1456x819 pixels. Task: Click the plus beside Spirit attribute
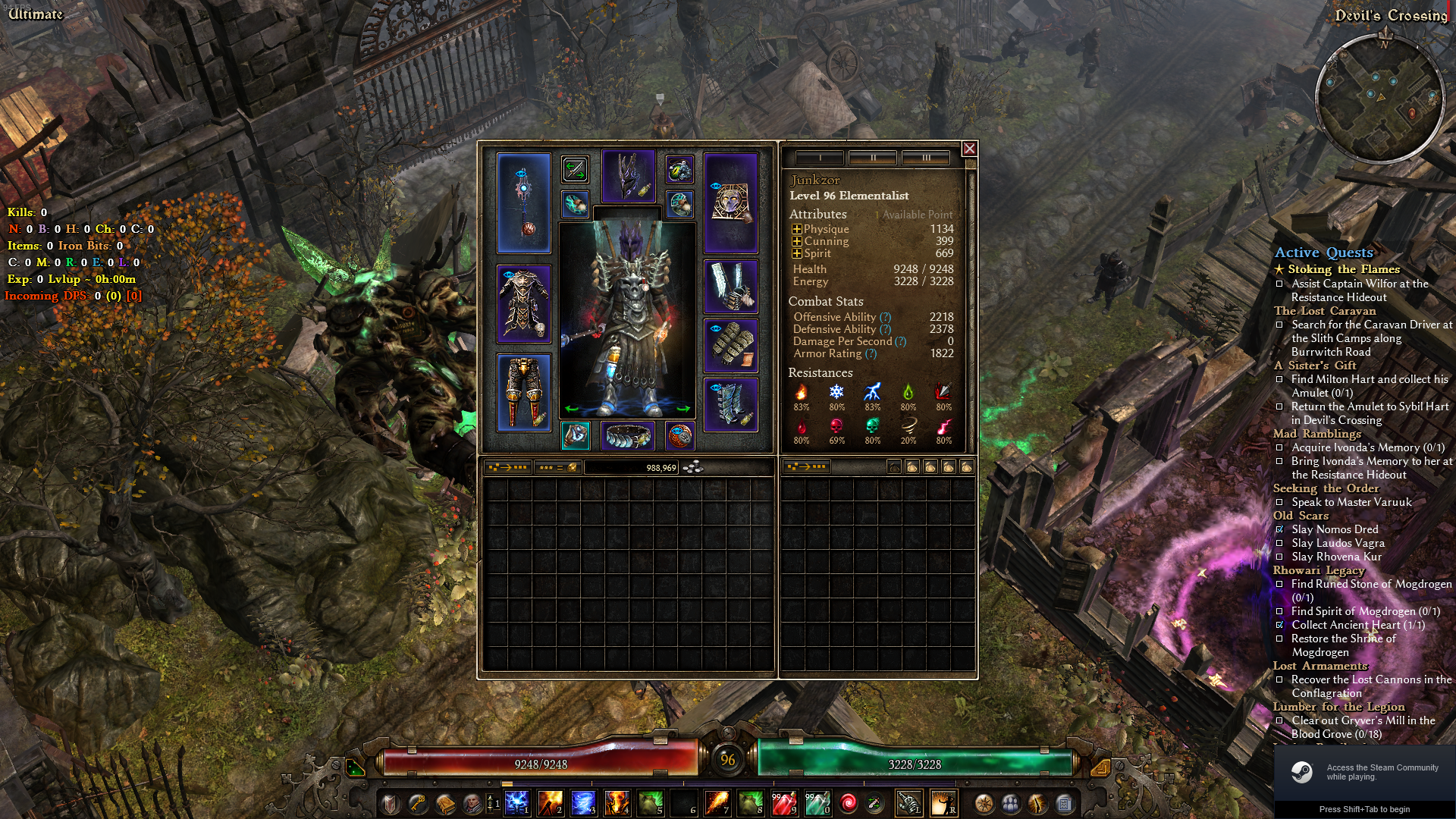point(796,253)
